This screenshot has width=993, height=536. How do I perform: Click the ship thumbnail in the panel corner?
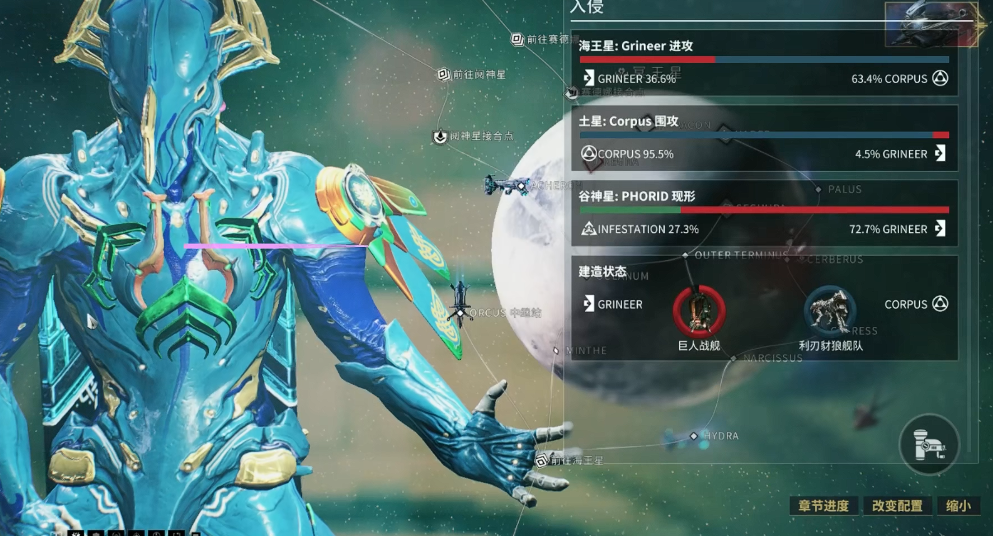tap(932, 22)
